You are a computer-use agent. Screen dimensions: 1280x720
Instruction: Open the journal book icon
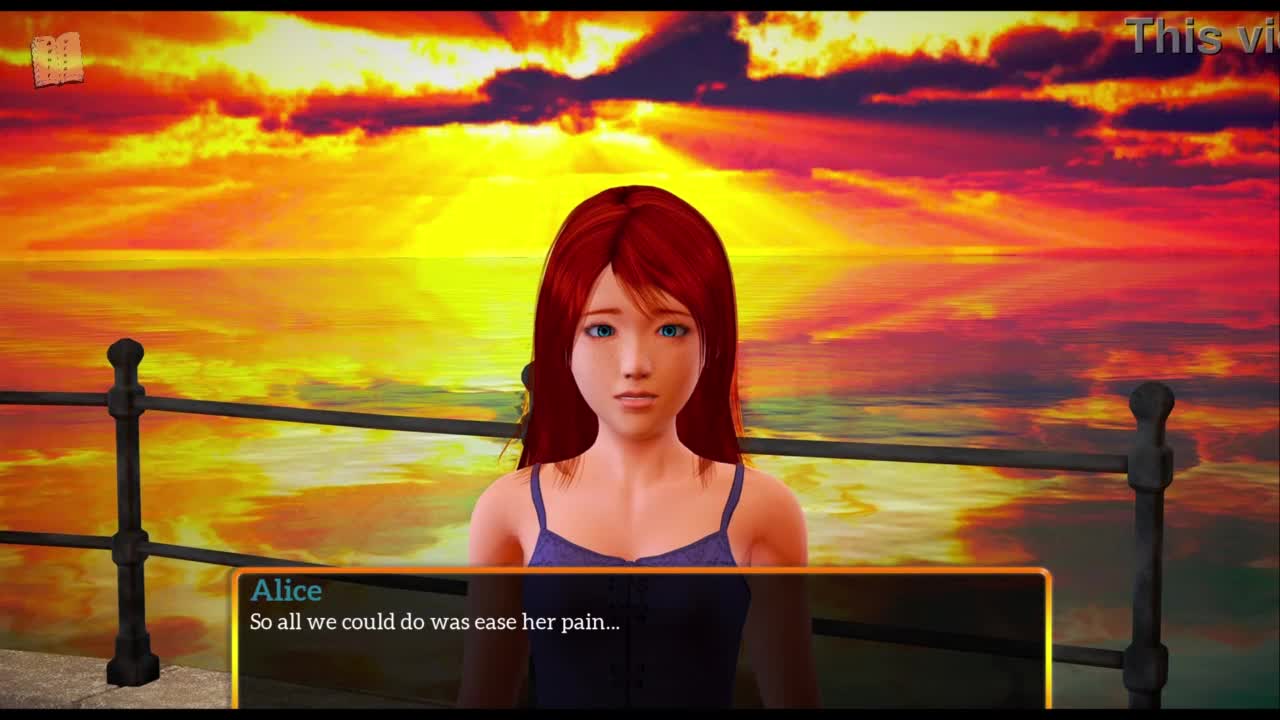pos(56,60)
